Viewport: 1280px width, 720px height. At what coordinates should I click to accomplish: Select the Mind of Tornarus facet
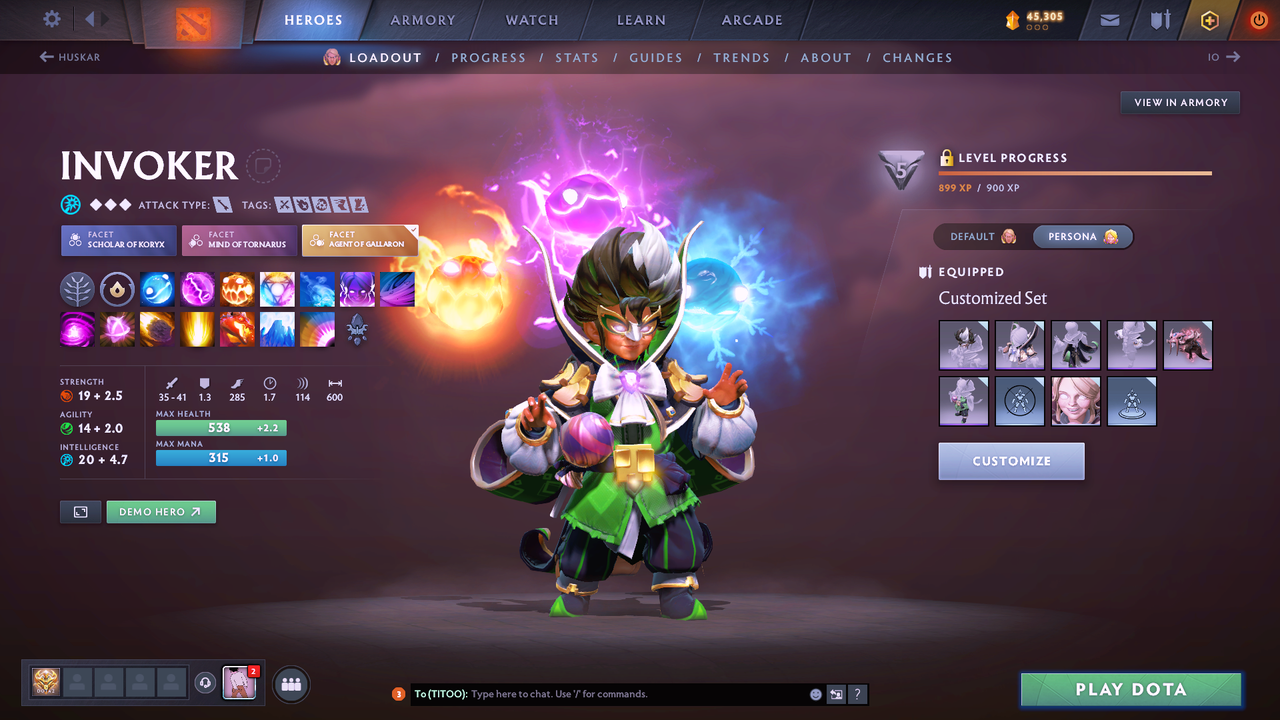[x=239, y=240]
